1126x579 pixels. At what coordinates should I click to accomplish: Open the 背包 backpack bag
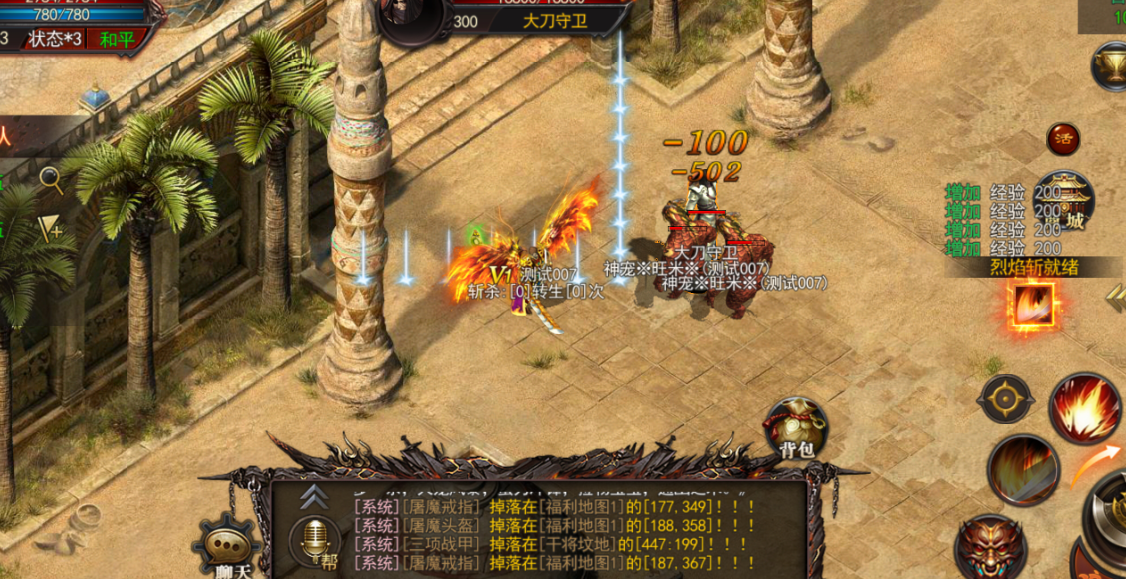click(797, 429)
